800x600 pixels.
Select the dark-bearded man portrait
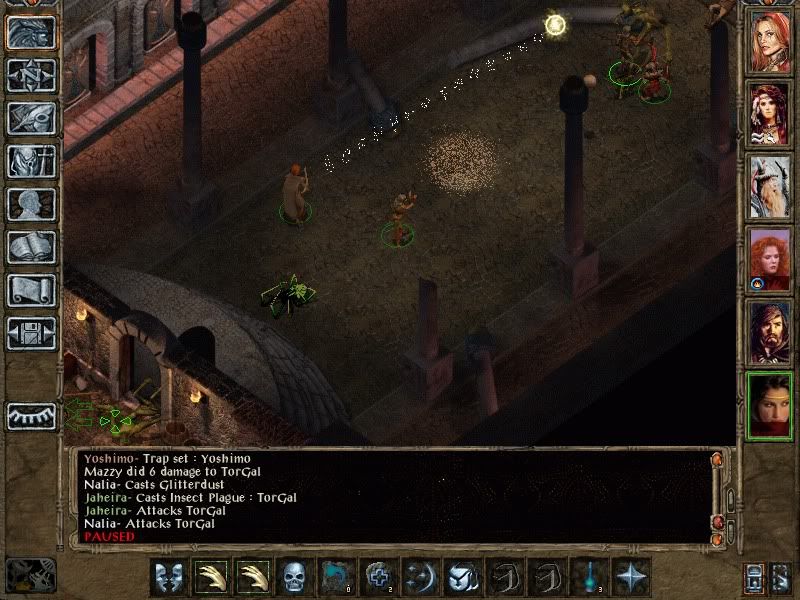tap(770, 332)
